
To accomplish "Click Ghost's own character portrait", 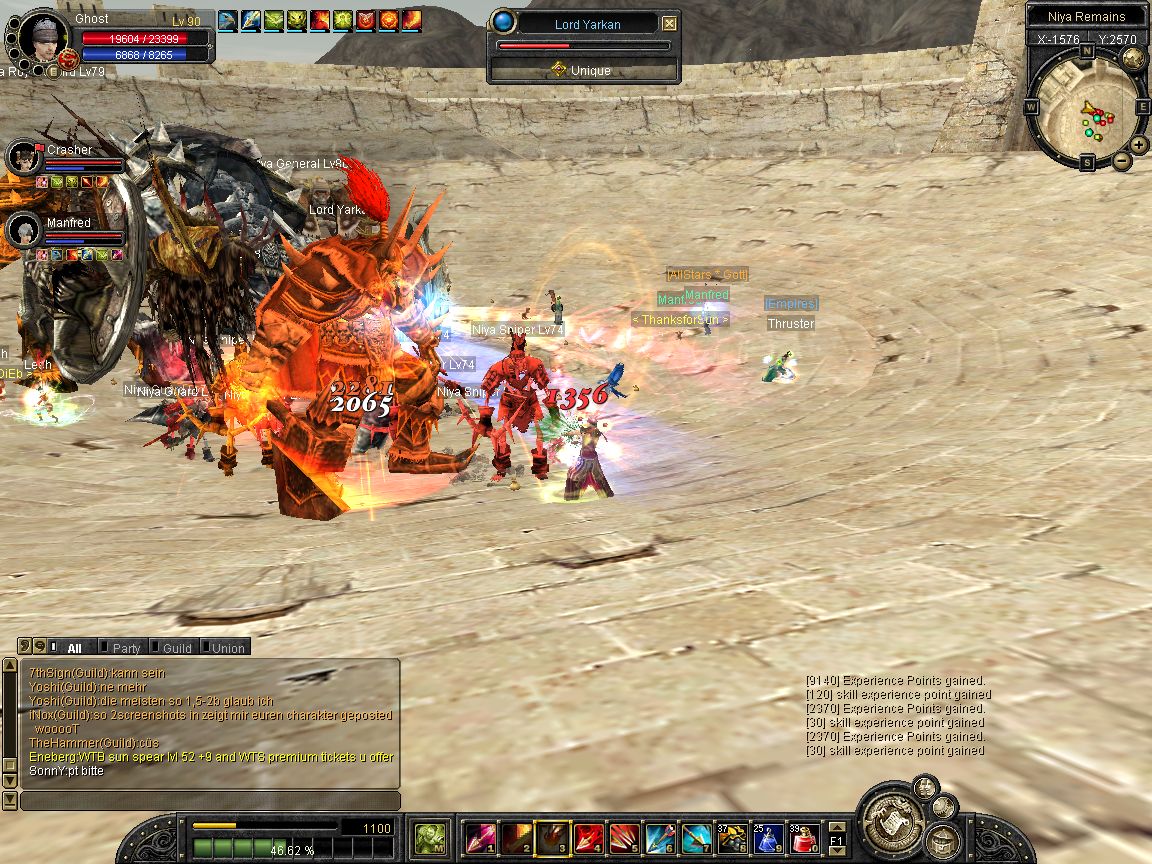I will 44,38.
